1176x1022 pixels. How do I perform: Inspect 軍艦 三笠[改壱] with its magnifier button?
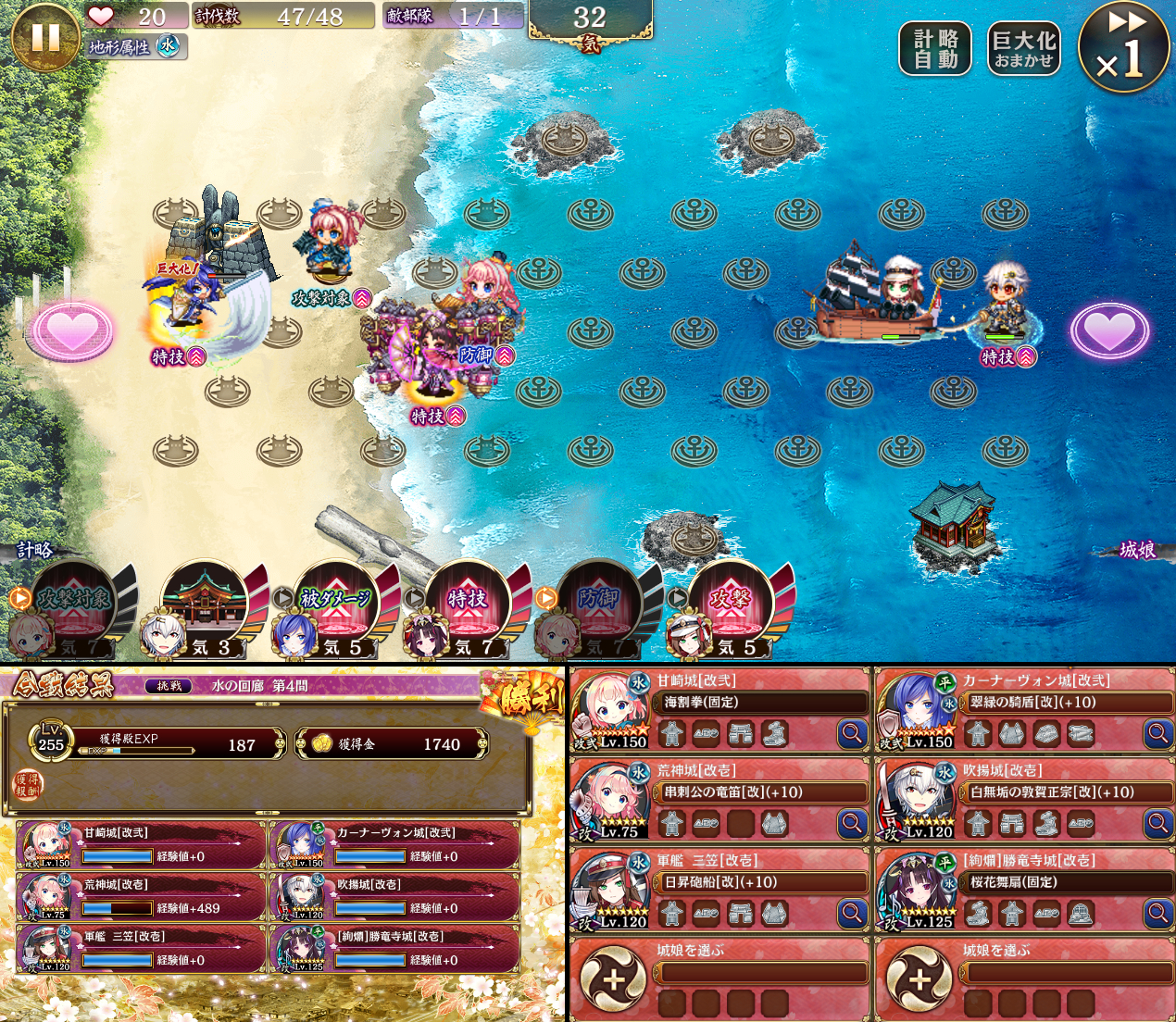[x=852, y=913]
